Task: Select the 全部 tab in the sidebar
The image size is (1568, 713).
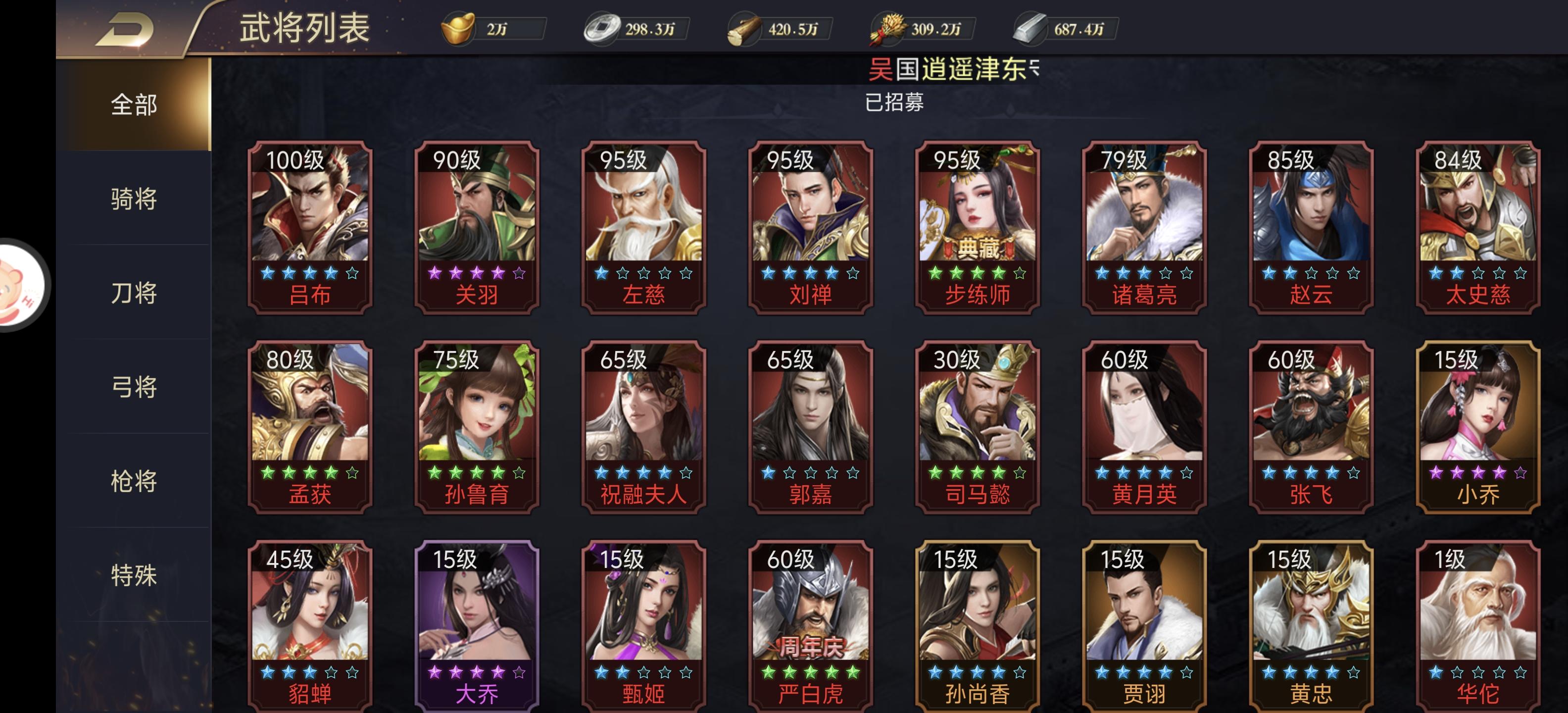Action: pos(135,105)
